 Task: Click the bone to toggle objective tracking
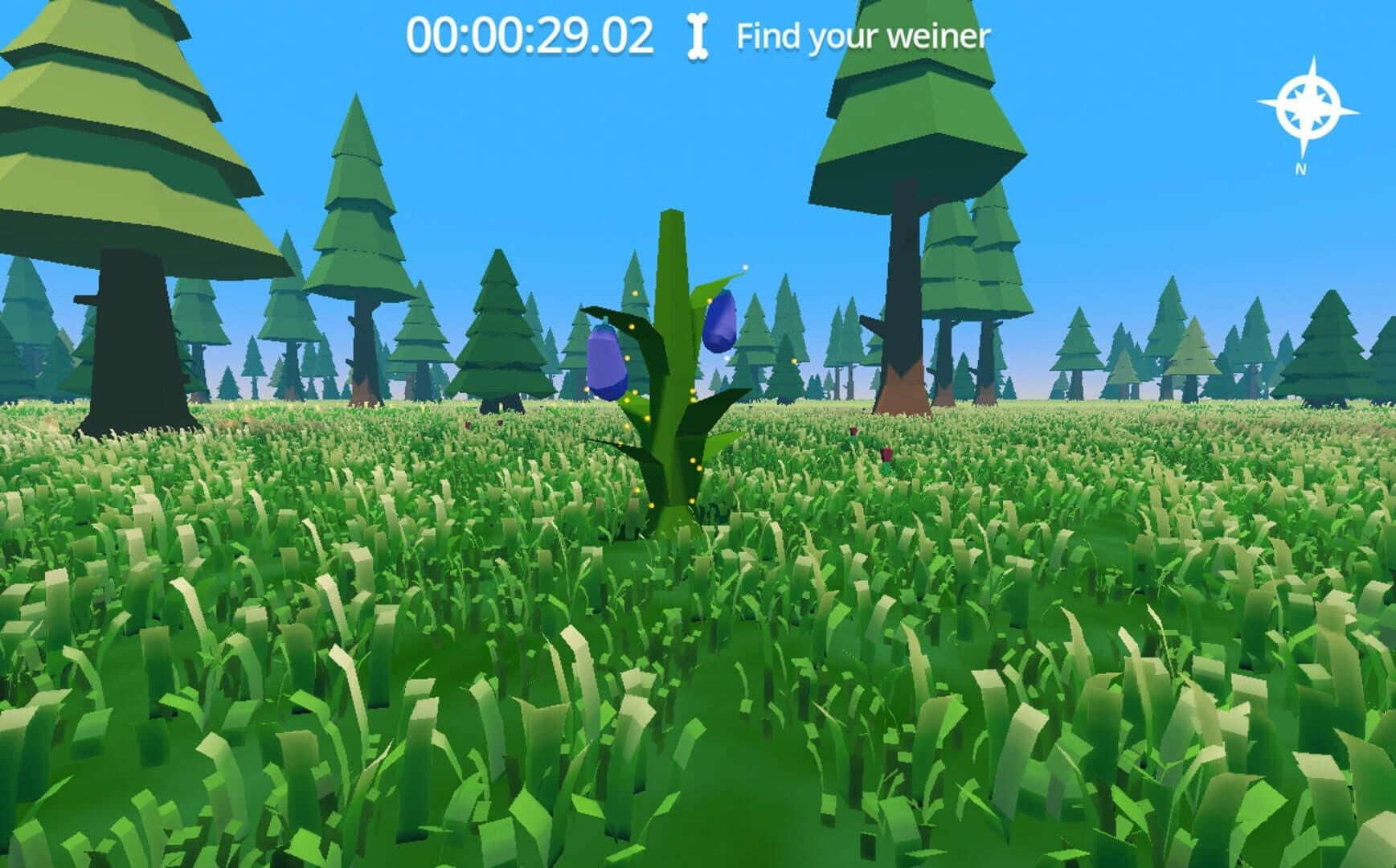[x=698, y=34]
